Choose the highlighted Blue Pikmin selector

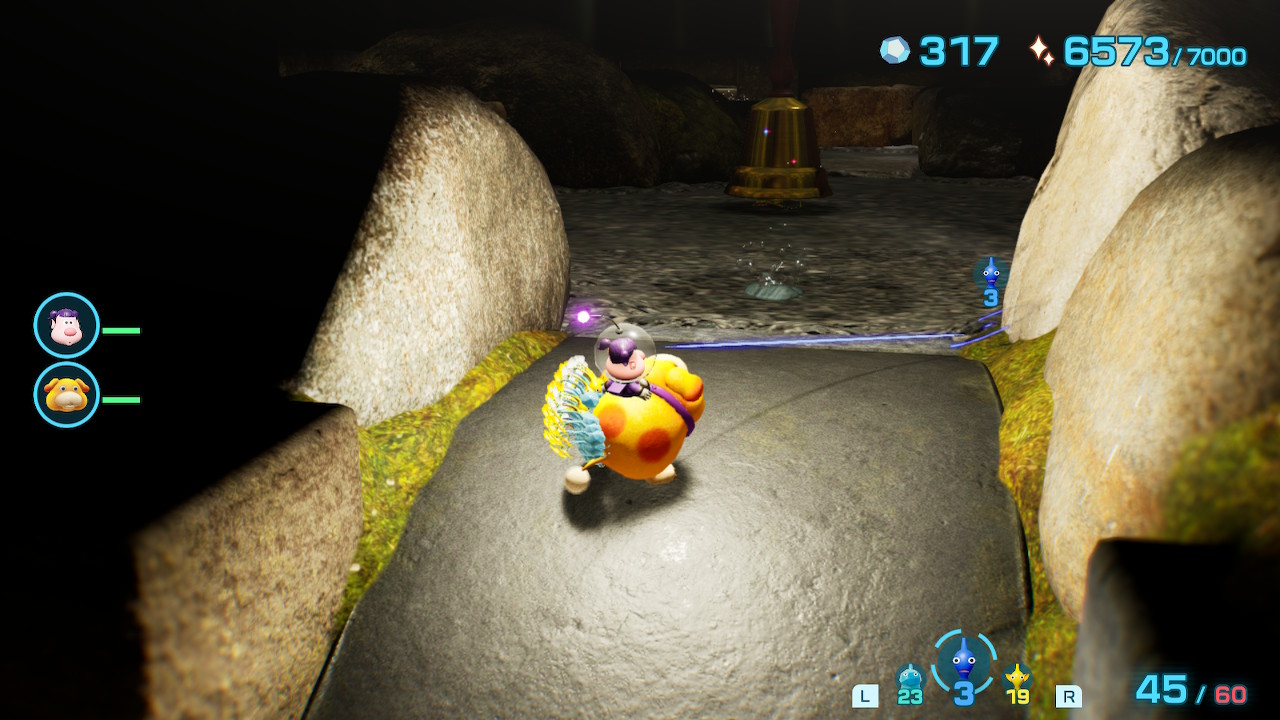pos(963,662)
